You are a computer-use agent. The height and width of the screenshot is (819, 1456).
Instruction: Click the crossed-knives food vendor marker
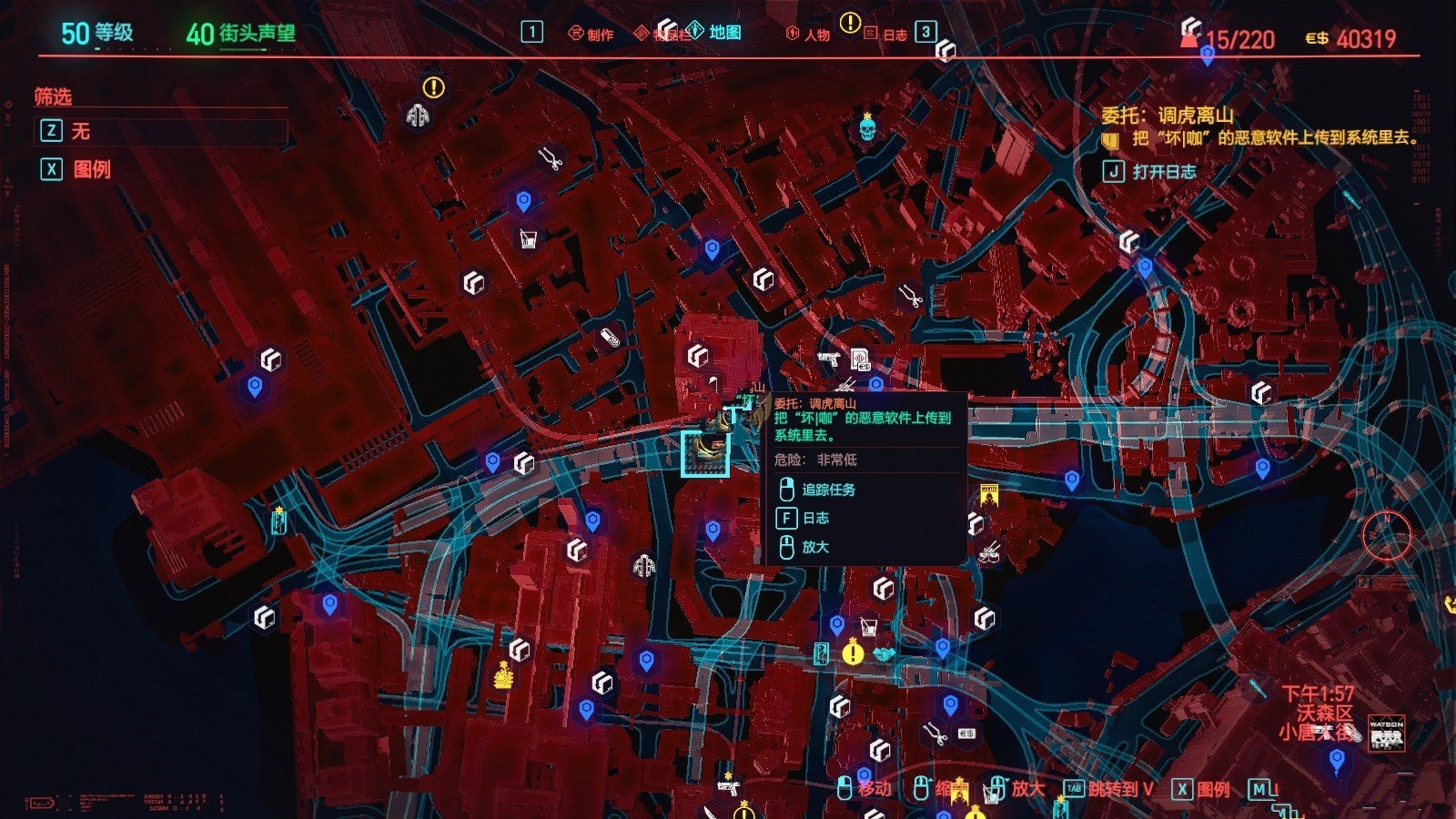990,551
